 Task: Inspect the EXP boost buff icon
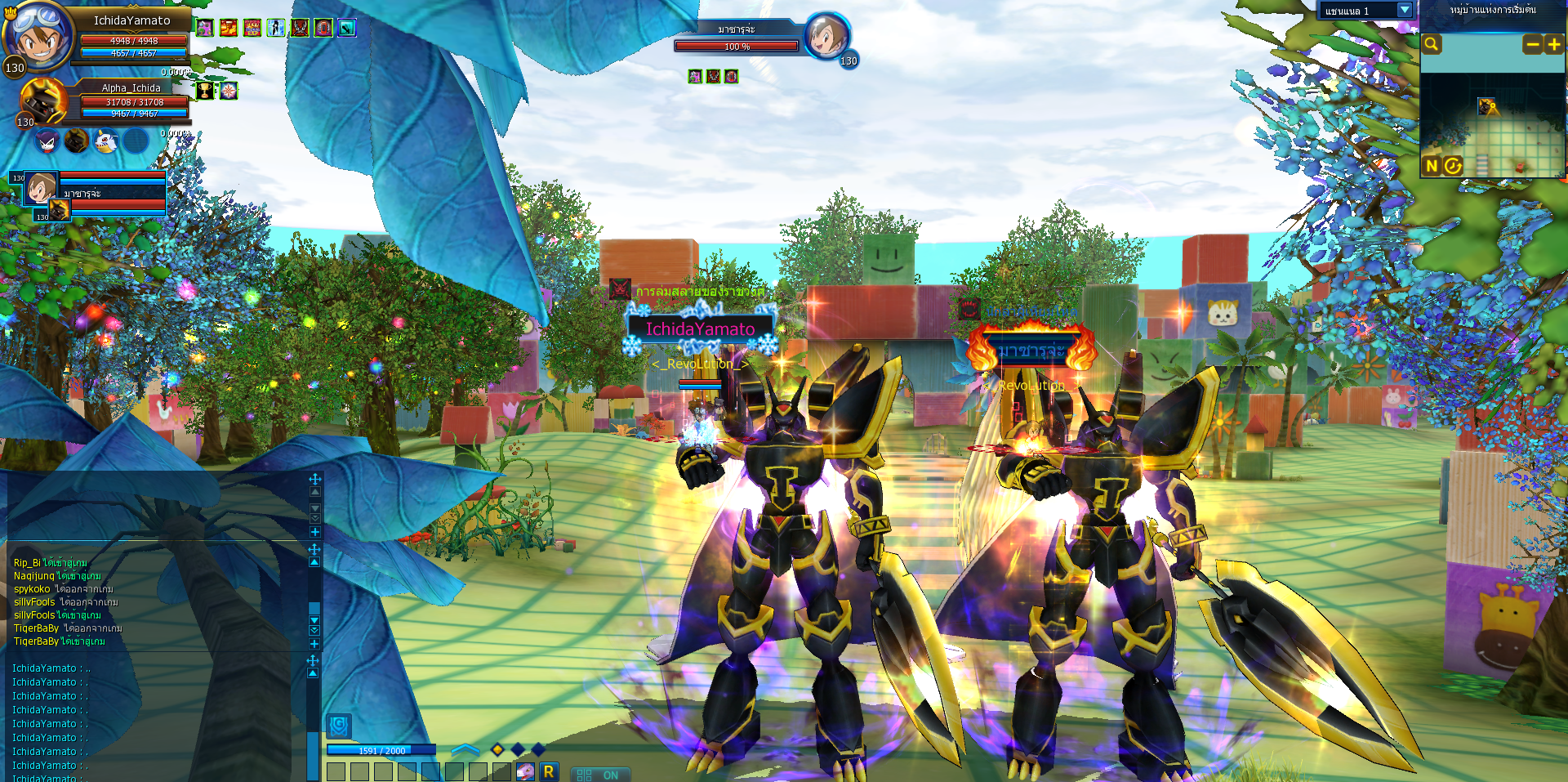(252, 29)
